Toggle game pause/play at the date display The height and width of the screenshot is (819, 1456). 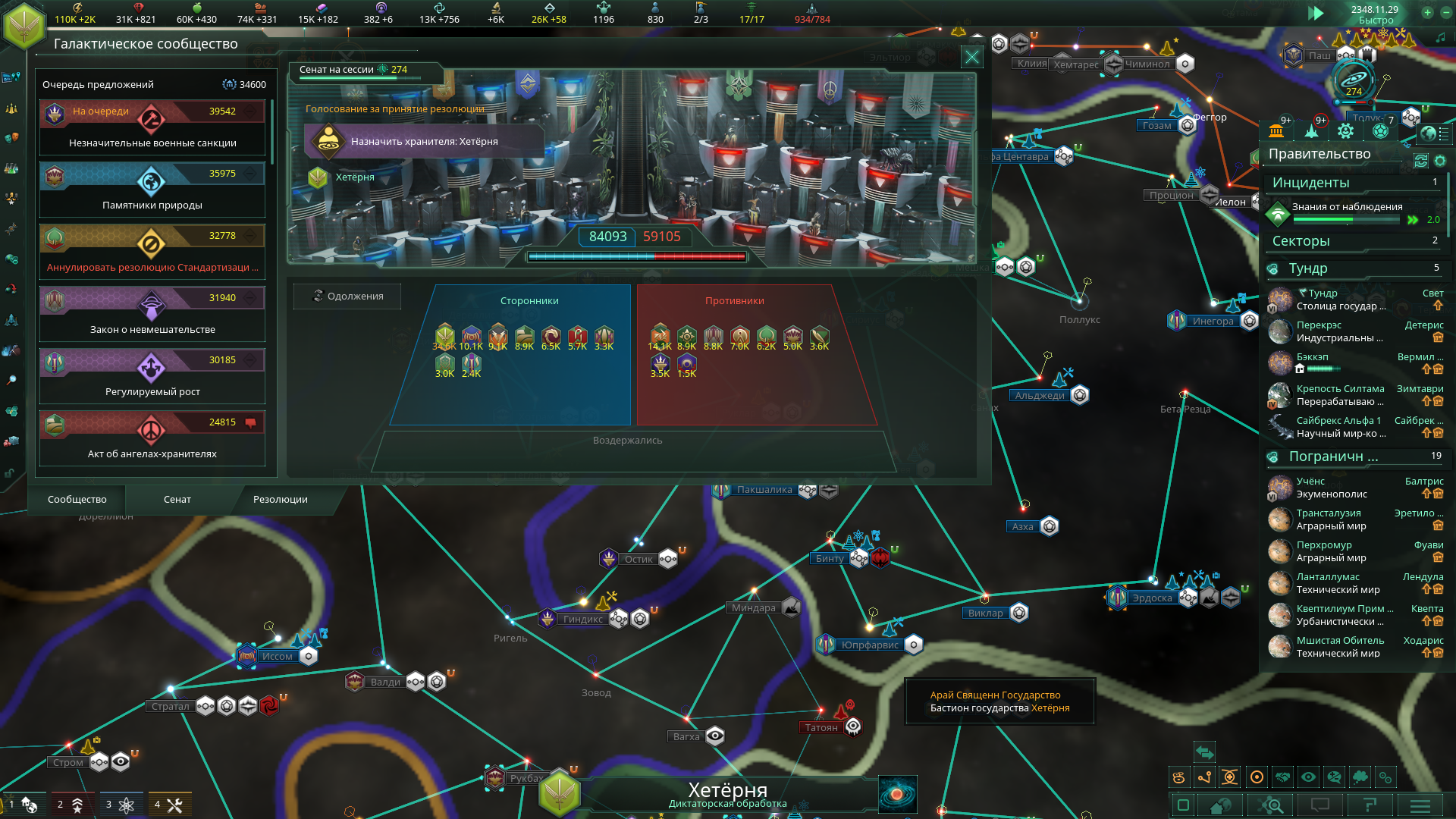pos(1316,13)
